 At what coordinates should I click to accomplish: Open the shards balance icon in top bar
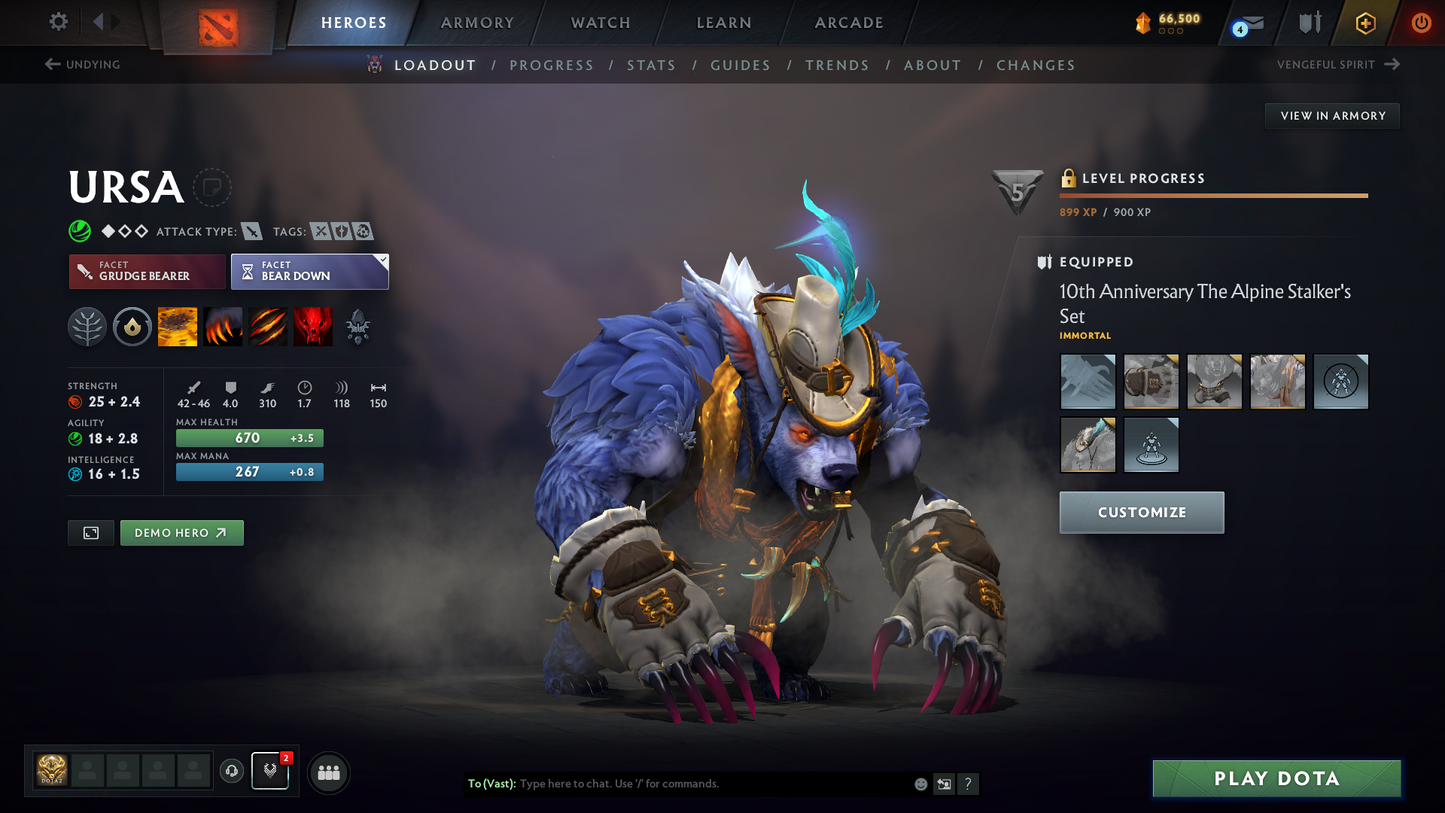point(1142,22)
